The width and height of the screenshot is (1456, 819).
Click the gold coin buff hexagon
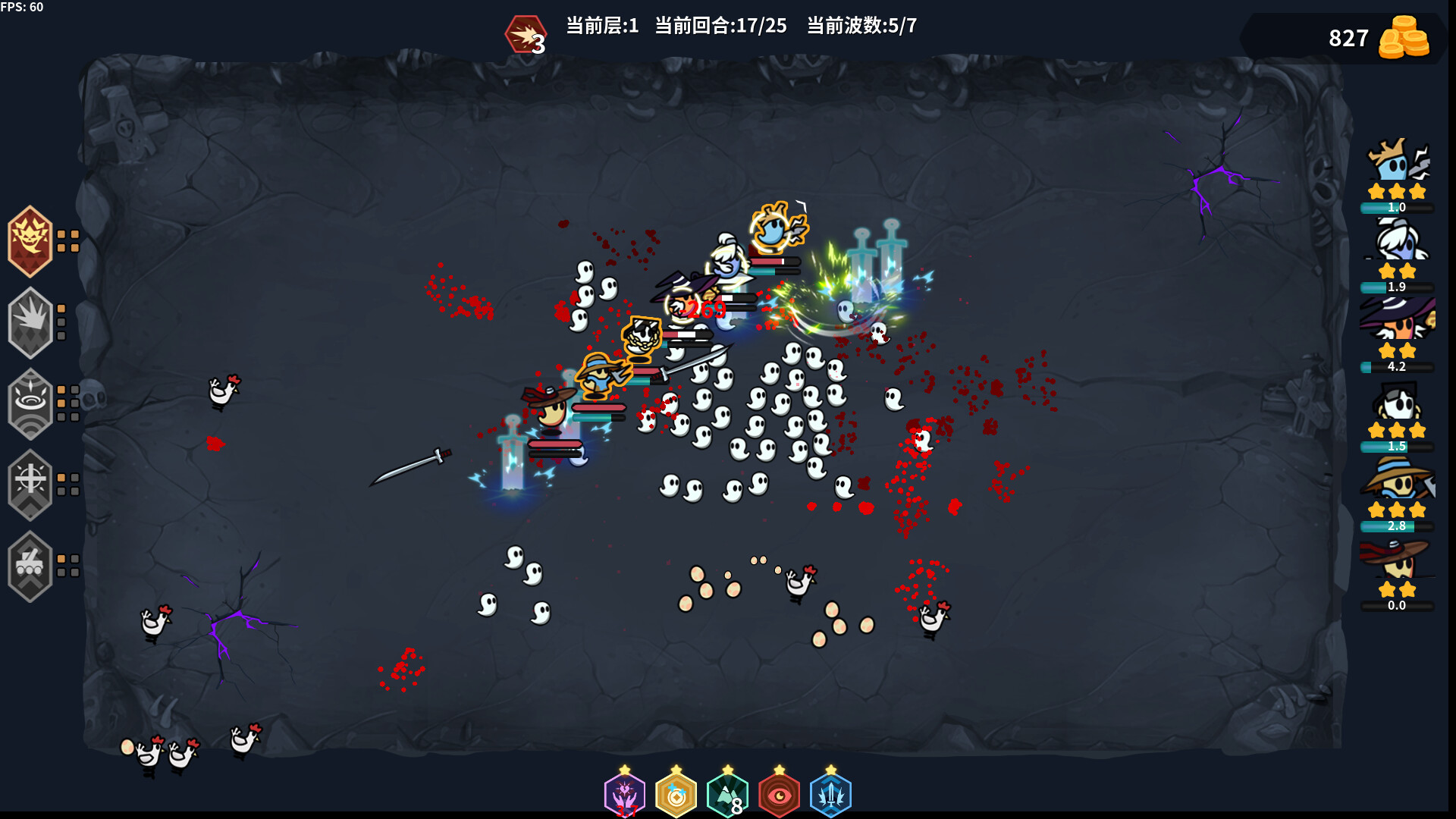(x=677, y=795)
